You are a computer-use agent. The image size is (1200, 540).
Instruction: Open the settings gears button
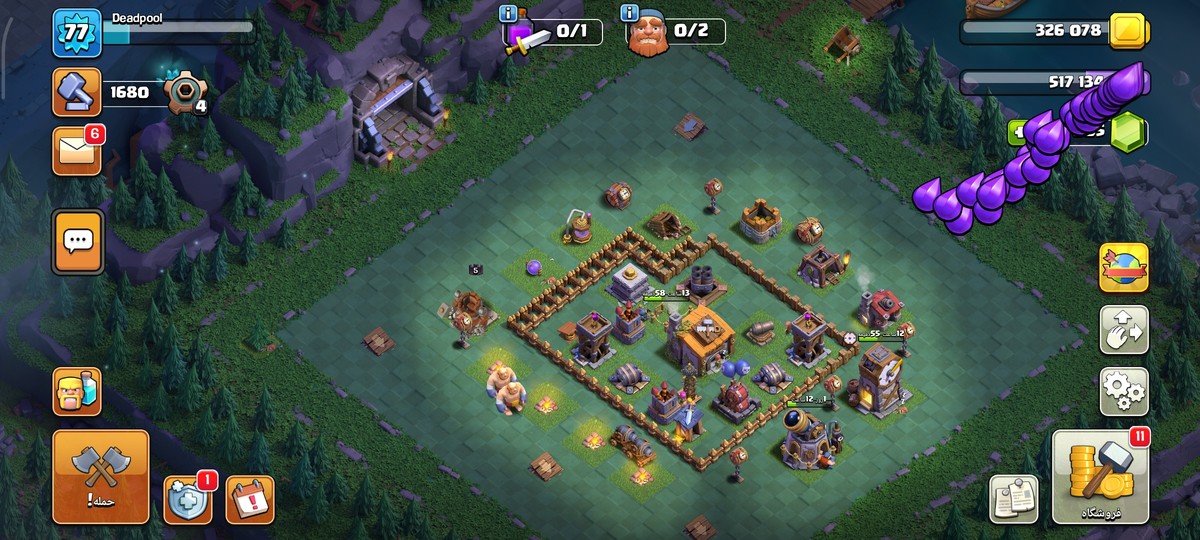click(1124, 391)
